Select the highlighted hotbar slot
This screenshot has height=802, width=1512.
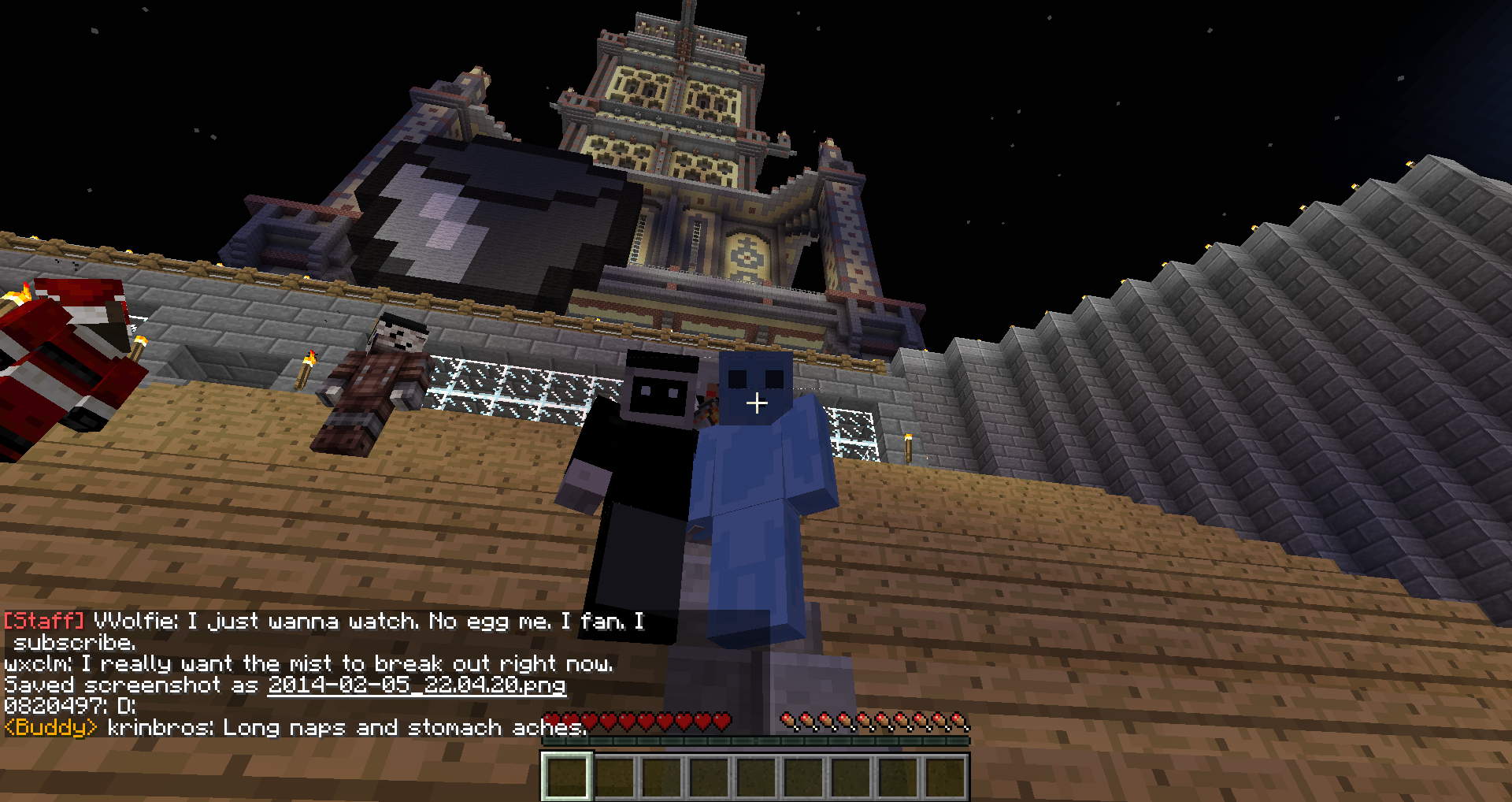coord(566,776)
